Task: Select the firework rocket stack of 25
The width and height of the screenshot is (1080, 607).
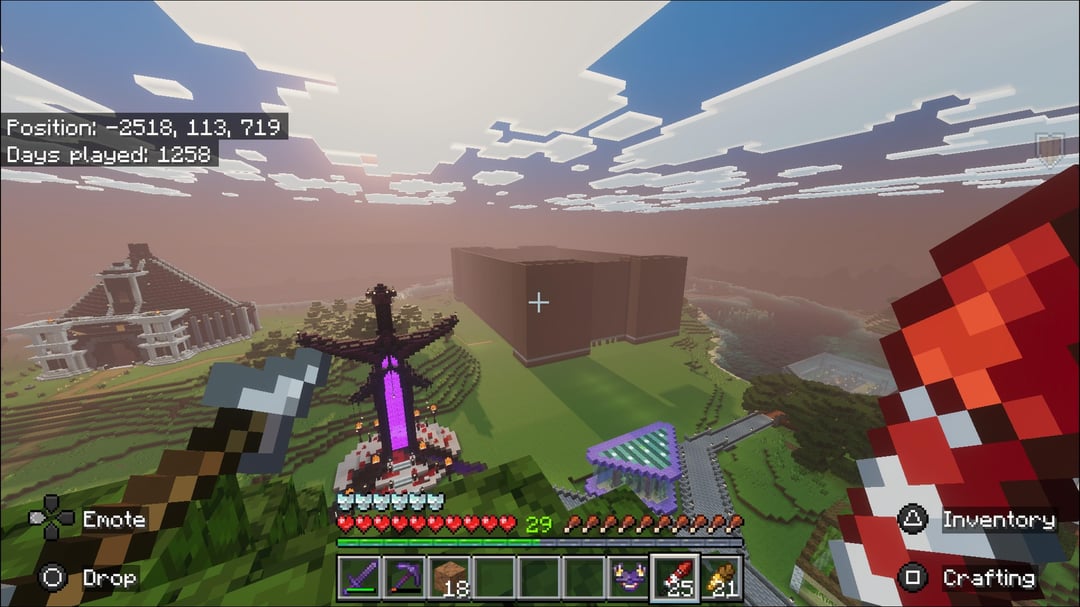Action: (674, 578)
